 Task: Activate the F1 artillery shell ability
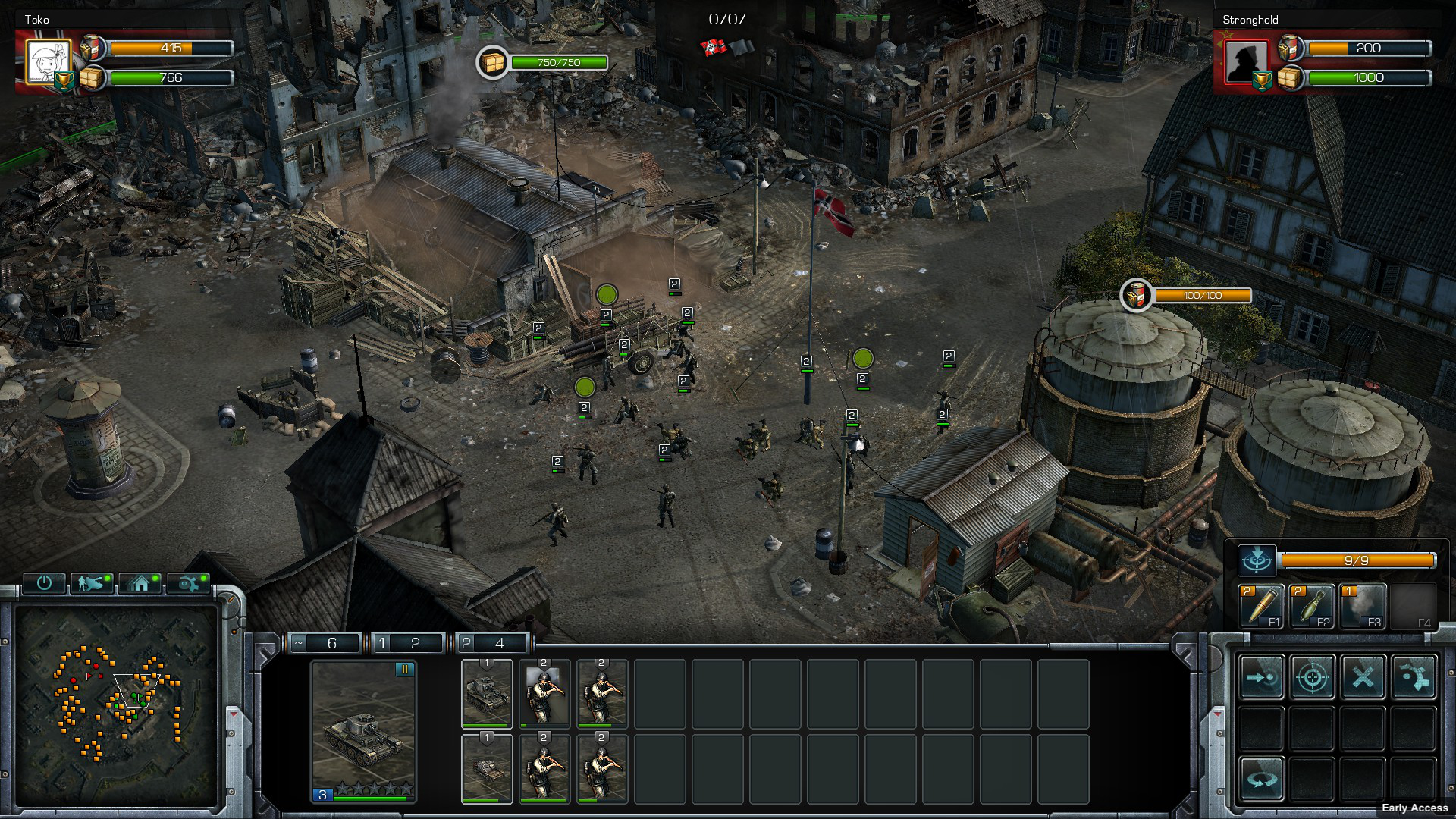coord(1260,607)
